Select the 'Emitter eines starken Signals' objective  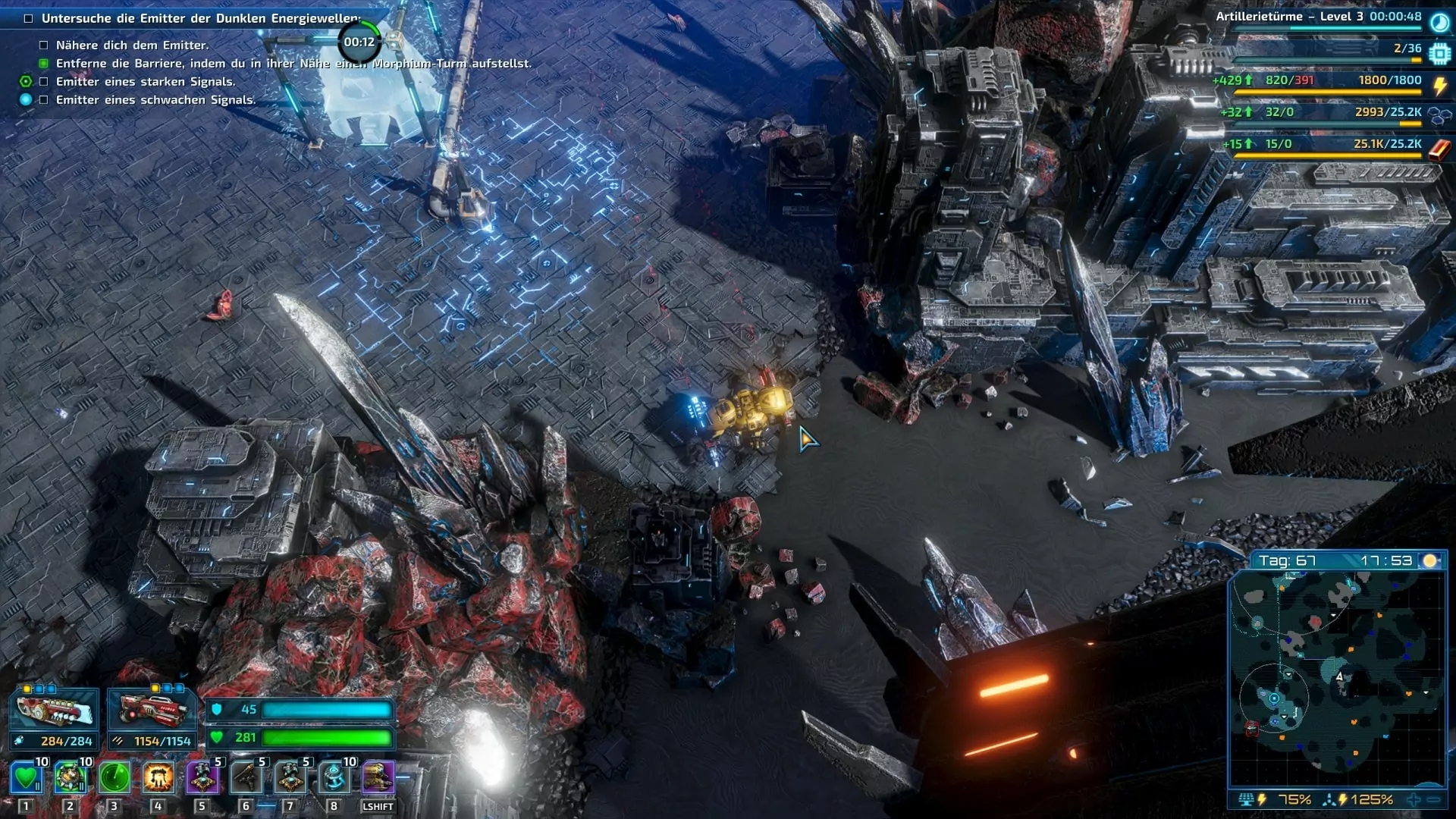click(x=145, y=82)
